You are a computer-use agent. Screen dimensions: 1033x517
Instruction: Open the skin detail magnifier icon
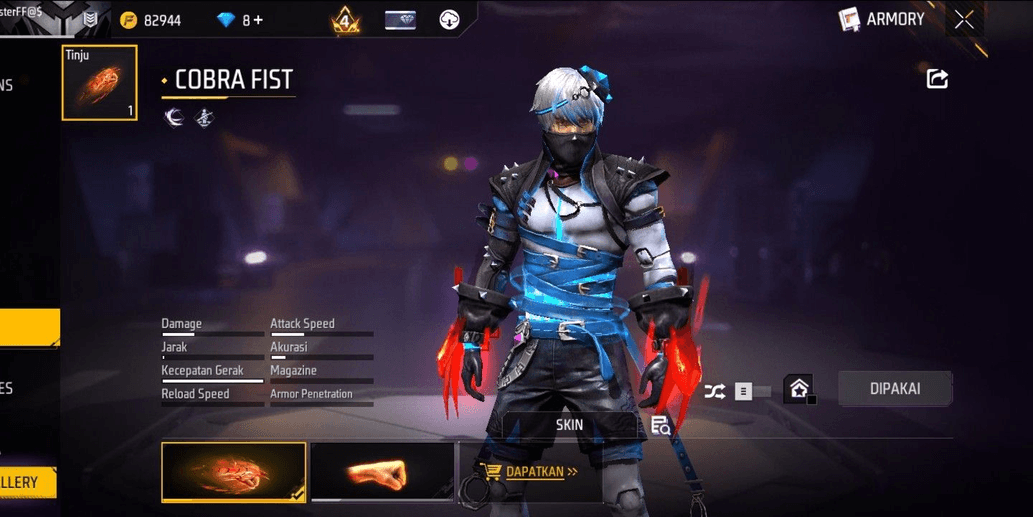(x=660, y=426)
